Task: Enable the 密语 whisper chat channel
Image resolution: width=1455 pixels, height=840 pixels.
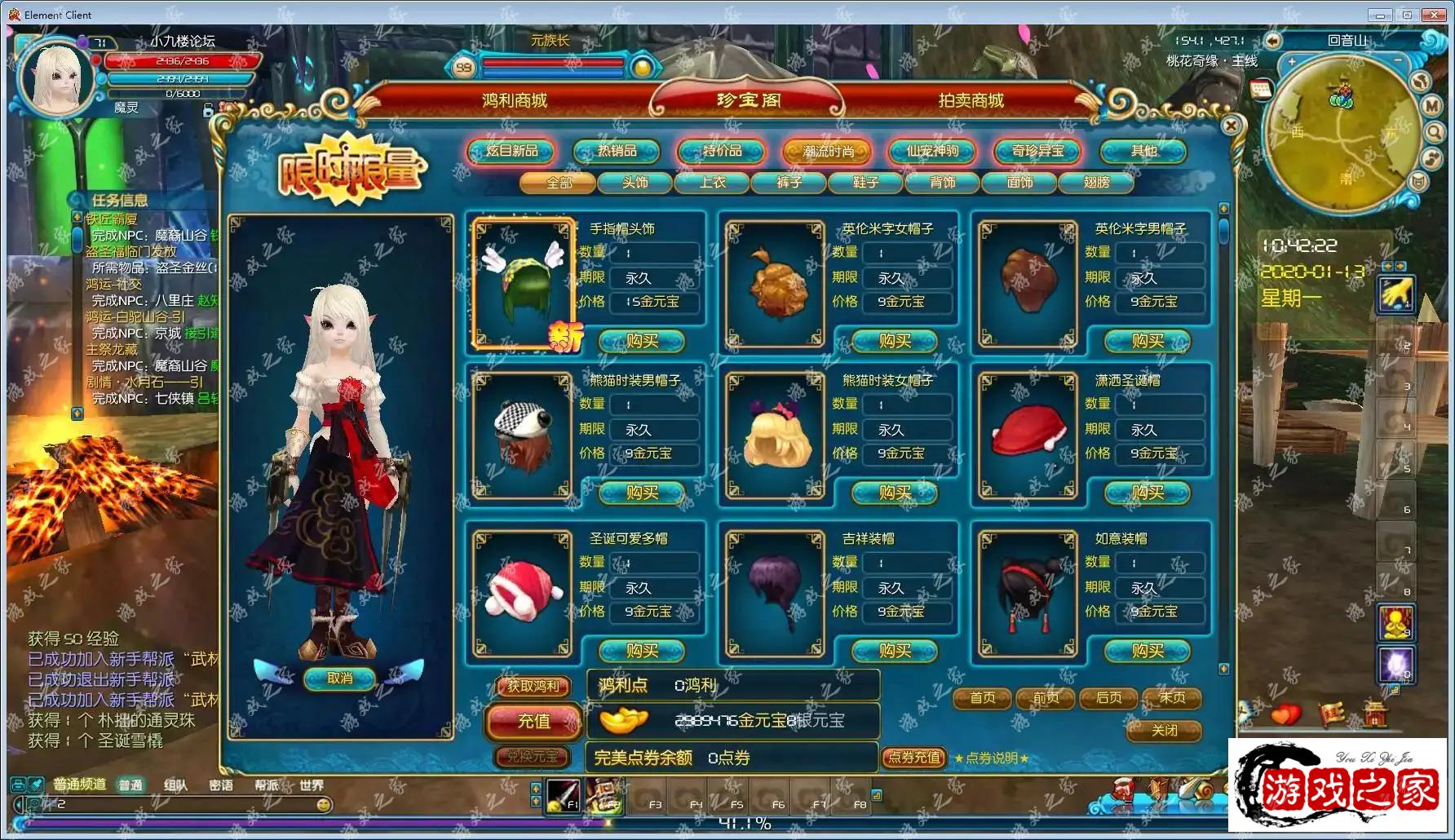Action: click(x=222, y=785)
